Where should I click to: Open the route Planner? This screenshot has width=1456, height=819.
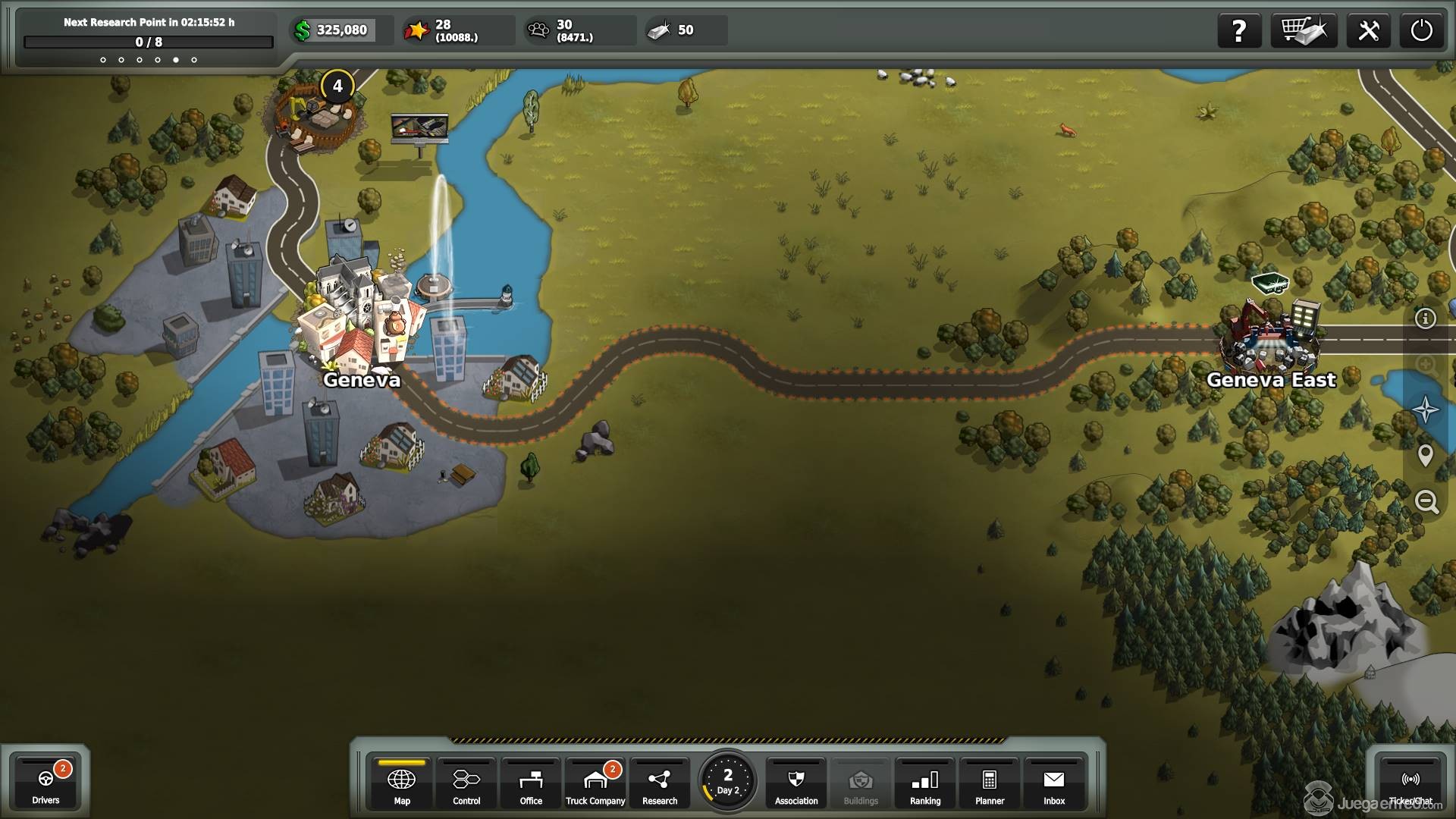pyautogui.click(x=990, y=783)
